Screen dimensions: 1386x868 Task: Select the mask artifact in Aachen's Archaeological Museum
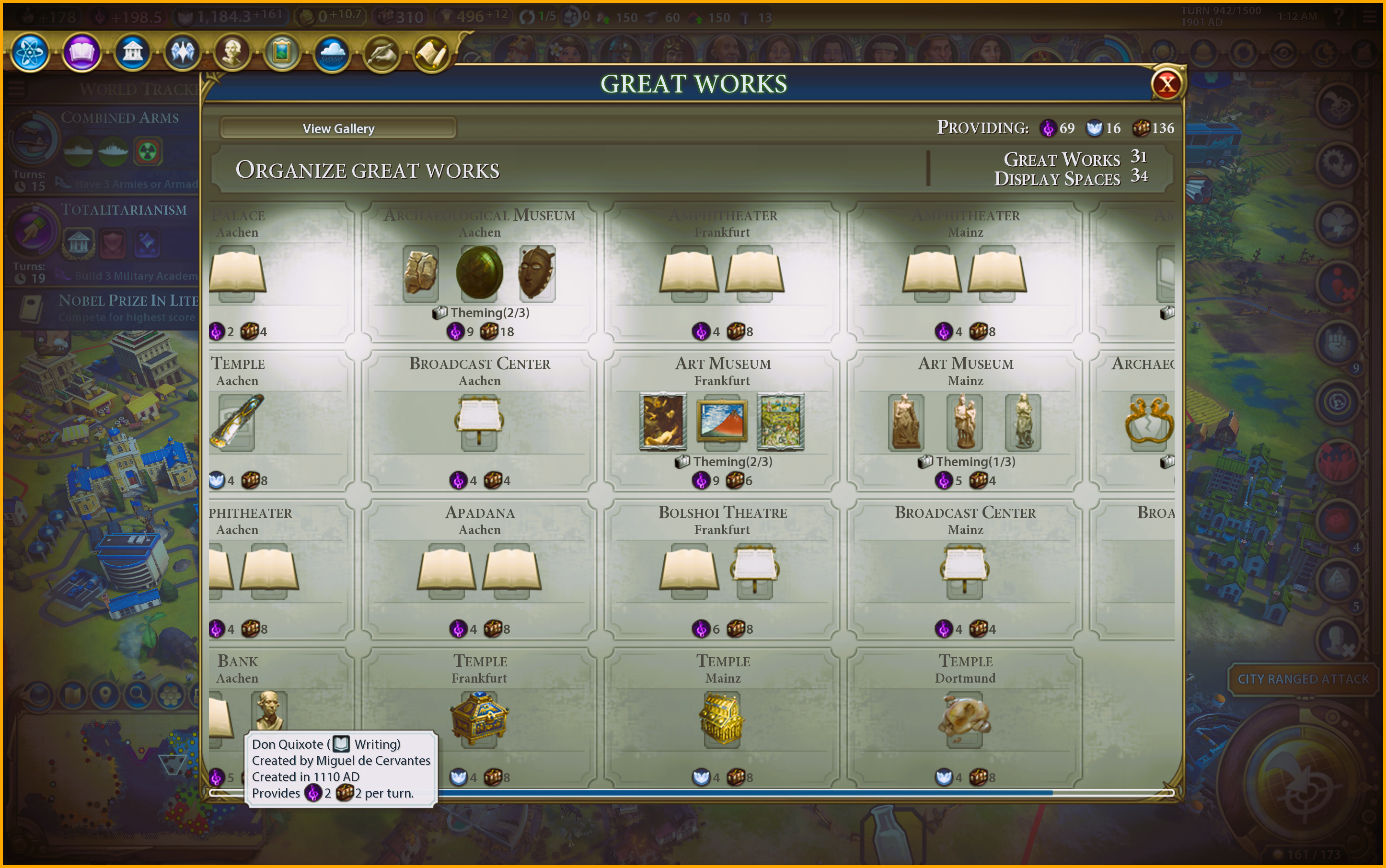point(537,273)
